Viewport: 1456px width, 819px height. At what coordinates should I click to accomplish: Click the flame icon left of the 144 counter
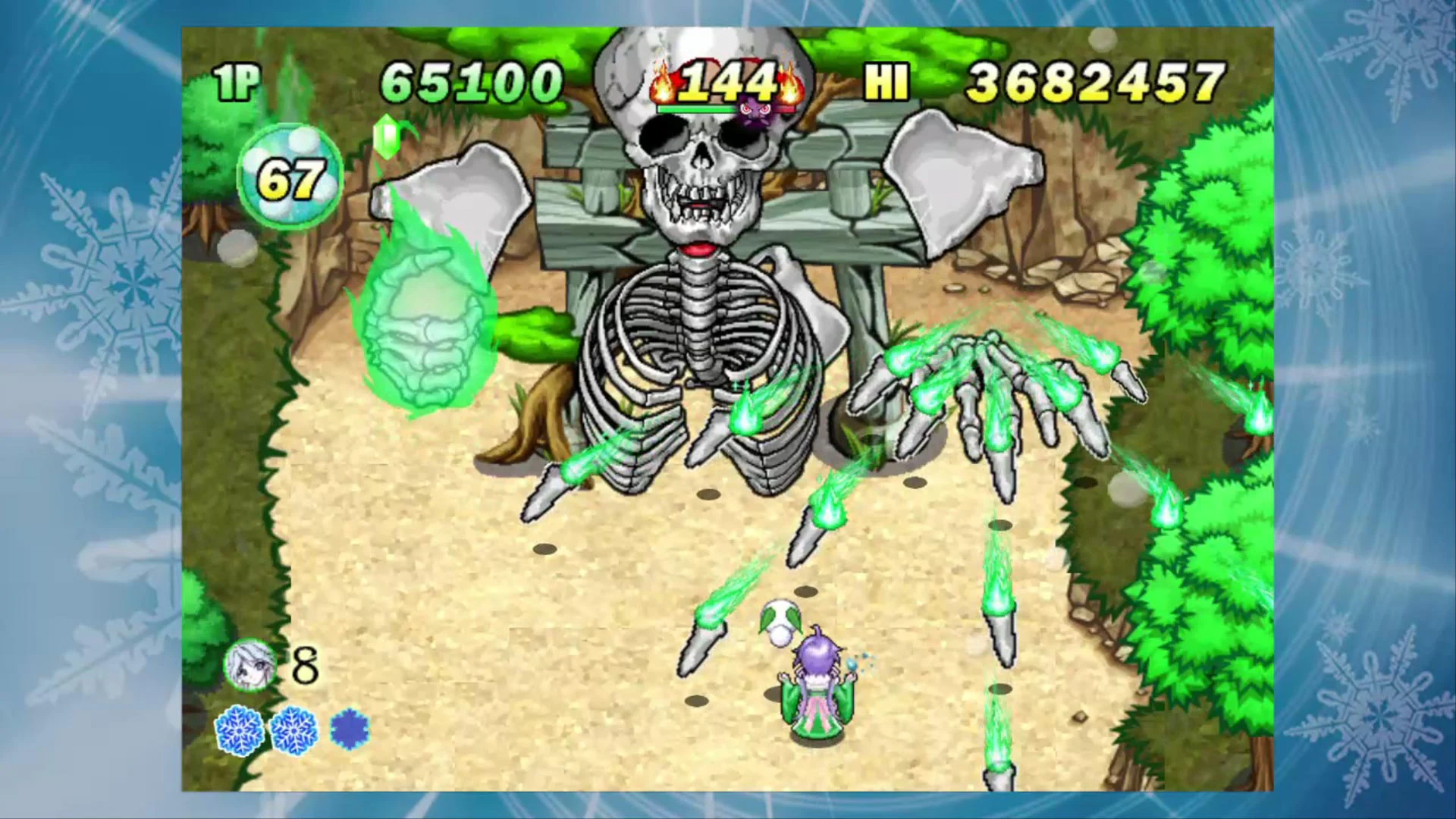click(664, 83)
